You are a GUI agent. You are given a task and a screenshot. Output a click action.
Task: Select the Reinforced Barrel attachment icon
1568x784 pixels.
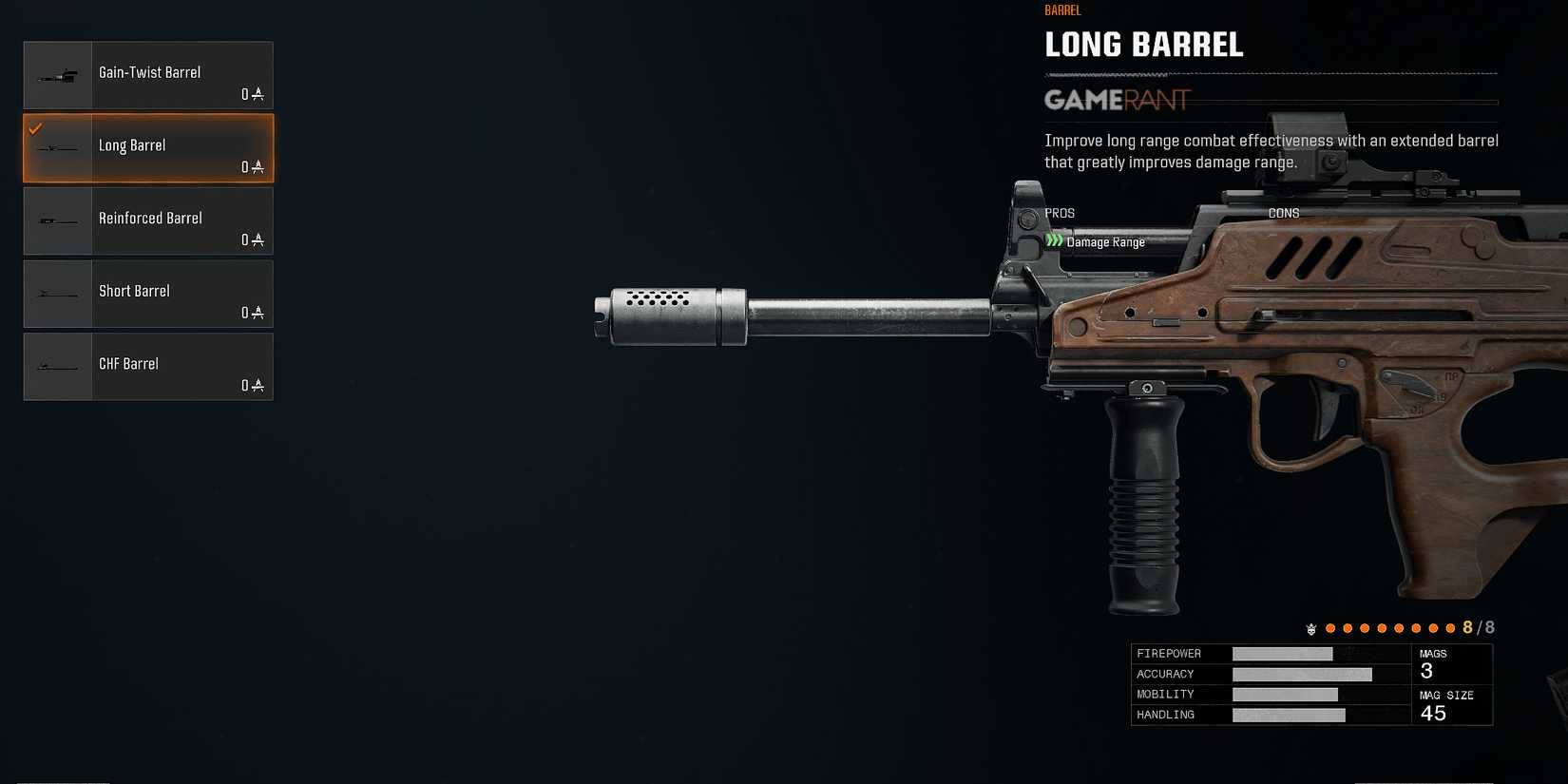(x=57, y=220)
